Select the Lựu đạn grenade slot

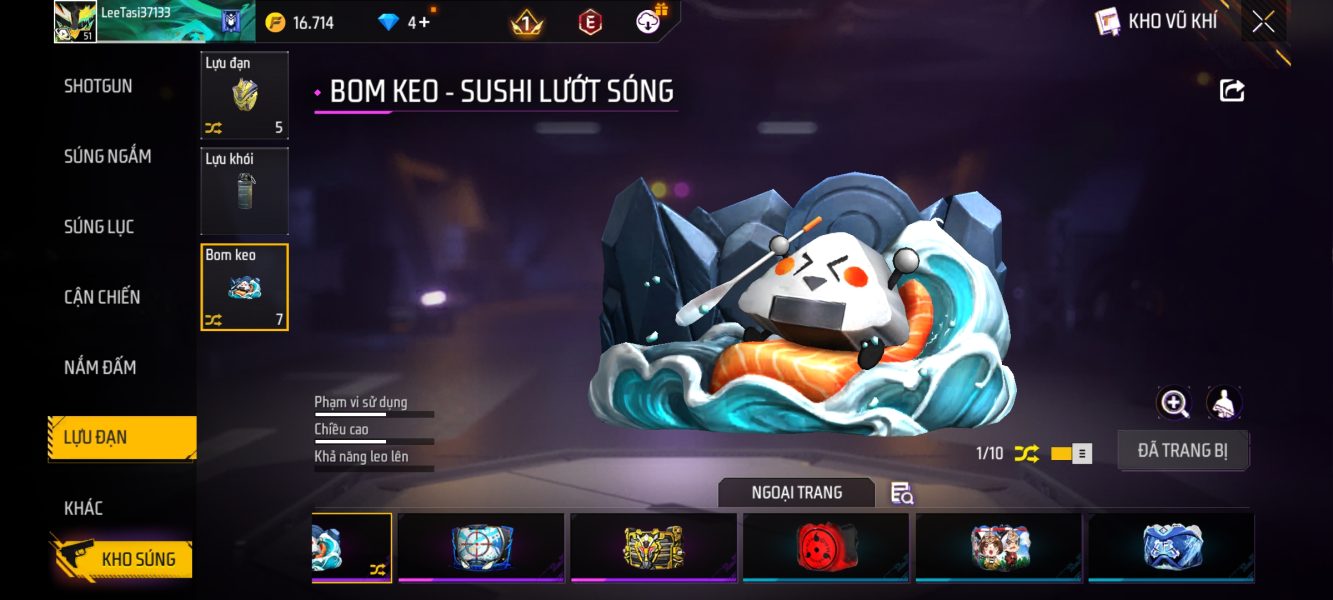244,95
